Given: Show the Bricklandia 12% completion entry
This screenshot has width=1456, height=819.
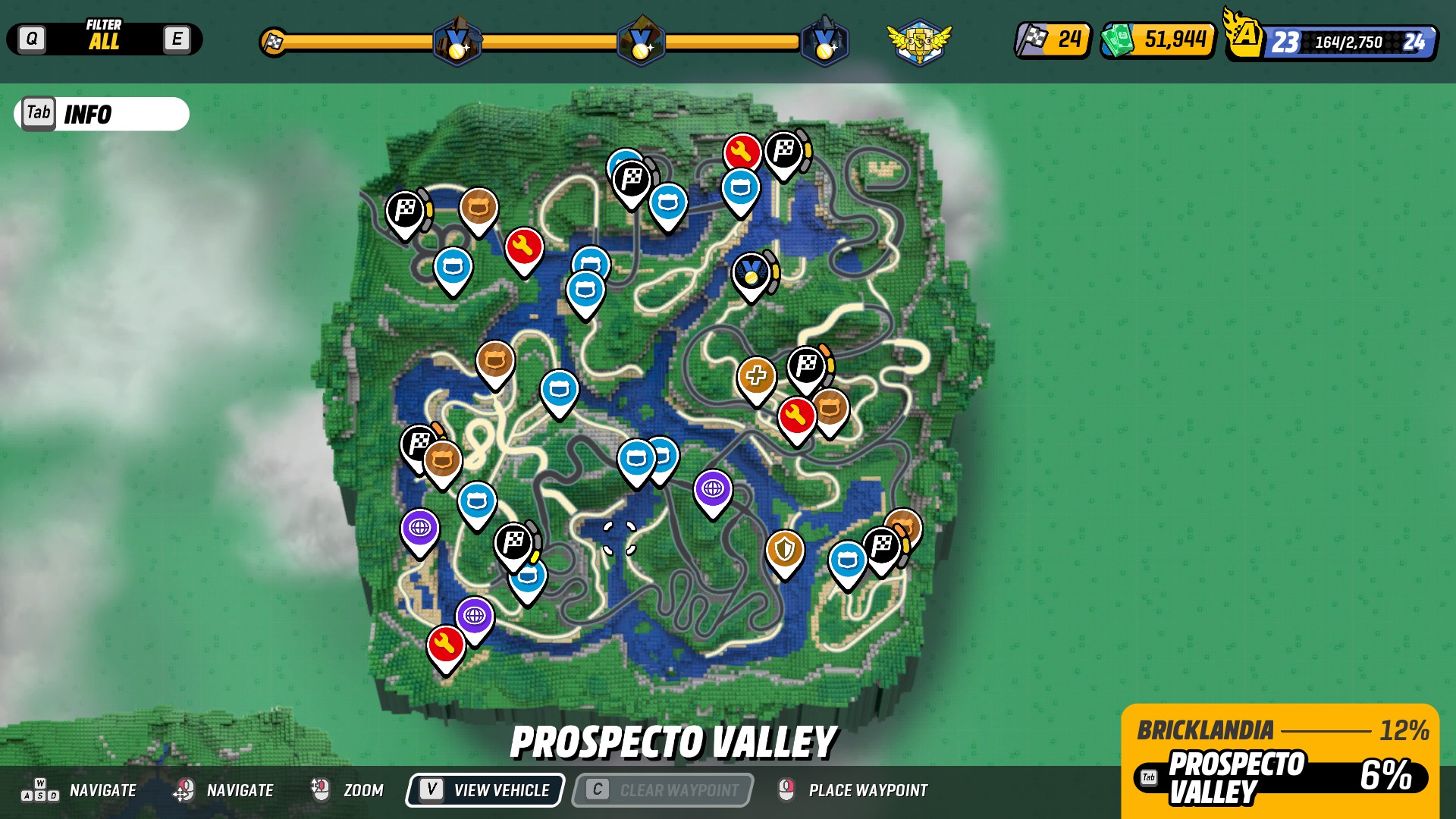Looking at the screenshot, I should (x=1281, y=730).
